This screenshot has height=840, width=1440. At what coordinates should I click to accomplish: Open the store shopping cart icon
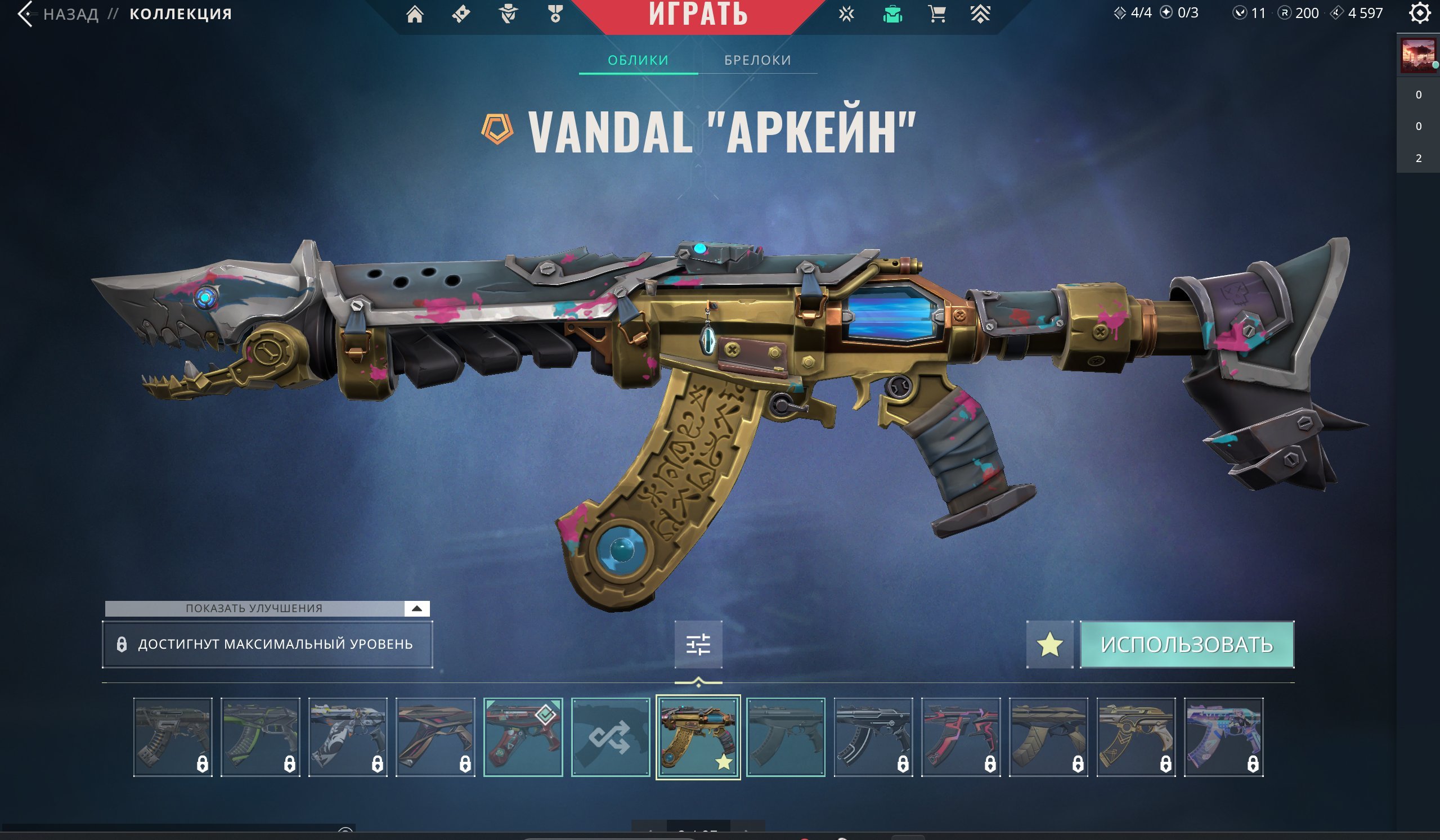click(x=936, y=14)
